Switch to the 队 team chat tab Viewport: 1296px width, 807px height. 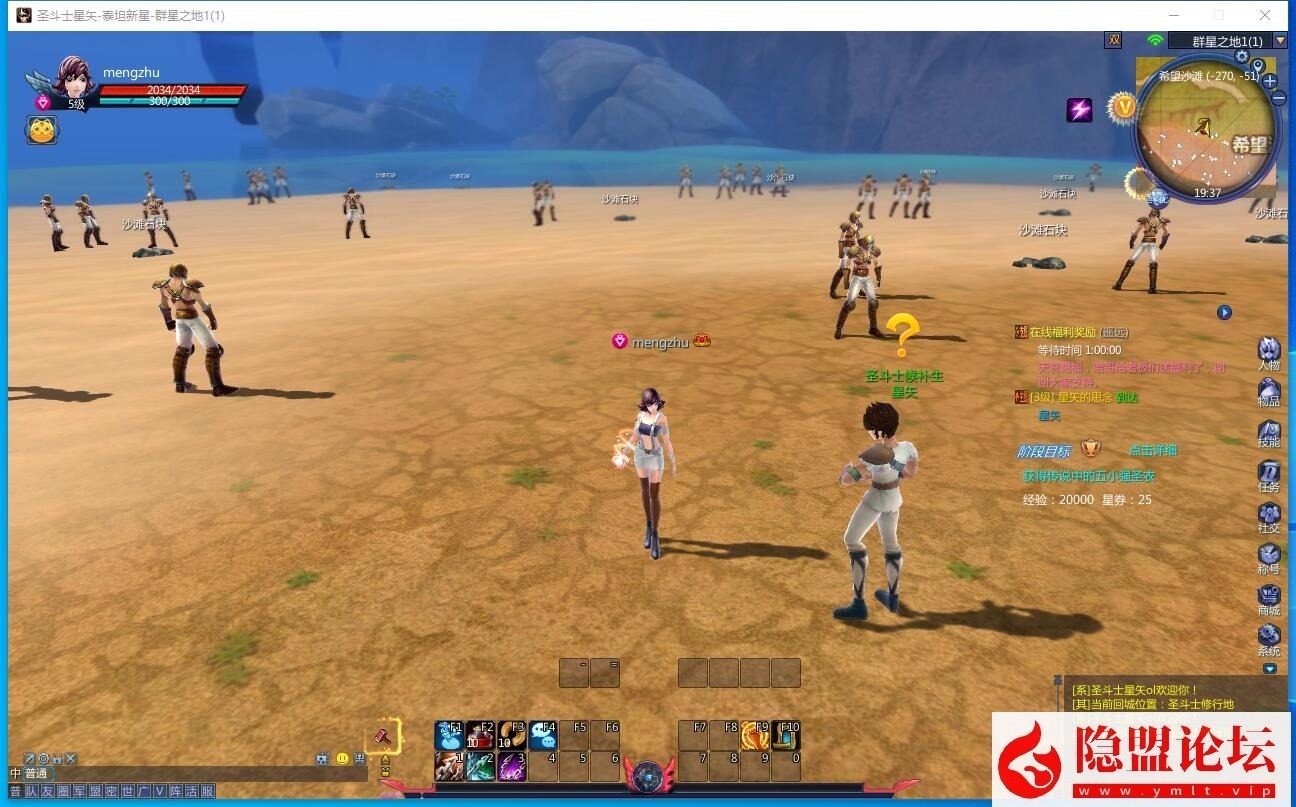click(x=33, y=790)
